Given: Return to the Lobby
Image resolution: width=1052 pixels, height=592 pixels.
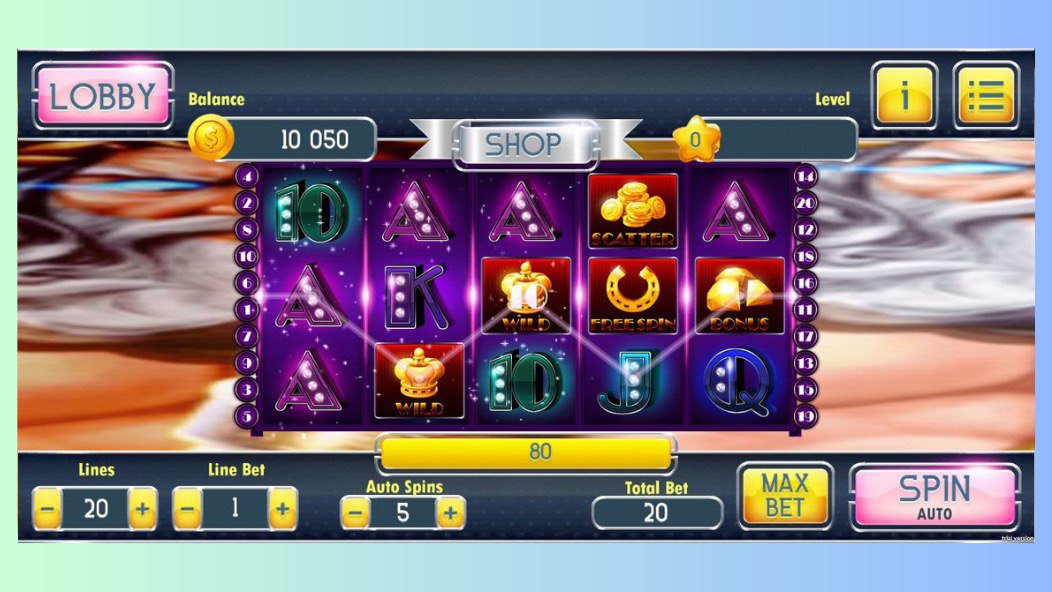Looking at the screenshot, I should tap(102, 96).
